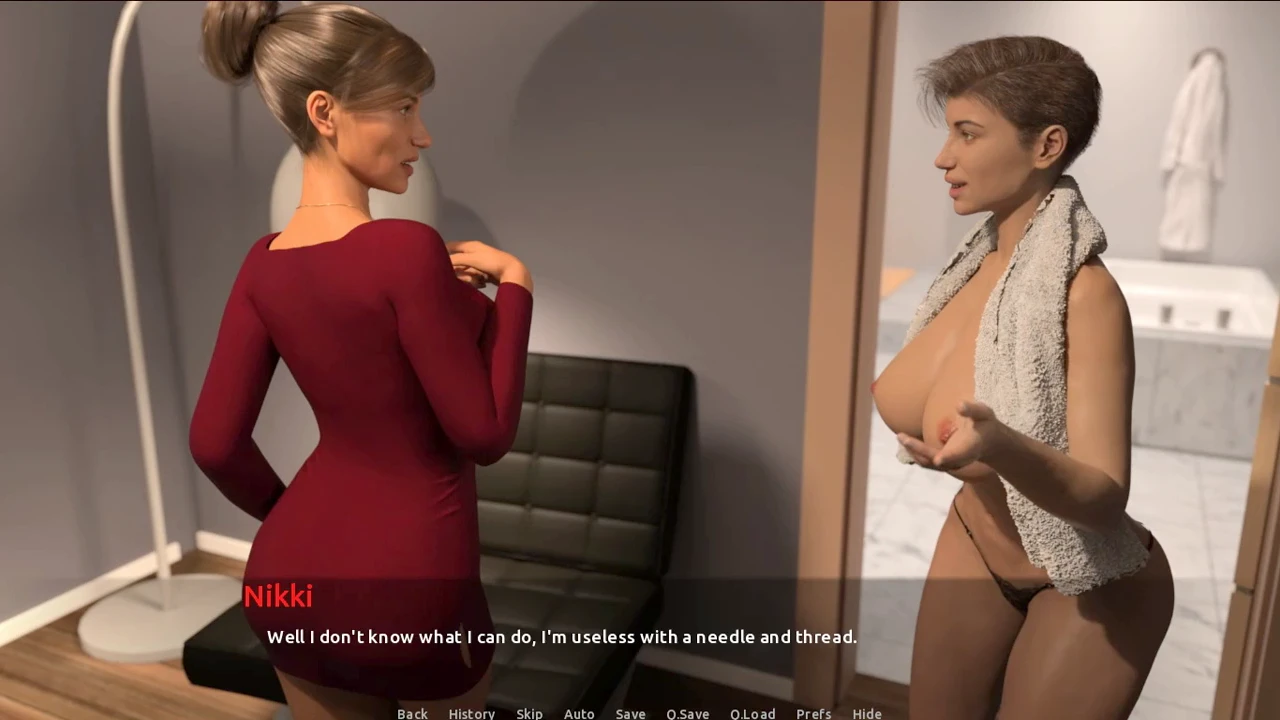Hide the dialogue interface

[x=867, y=713]
